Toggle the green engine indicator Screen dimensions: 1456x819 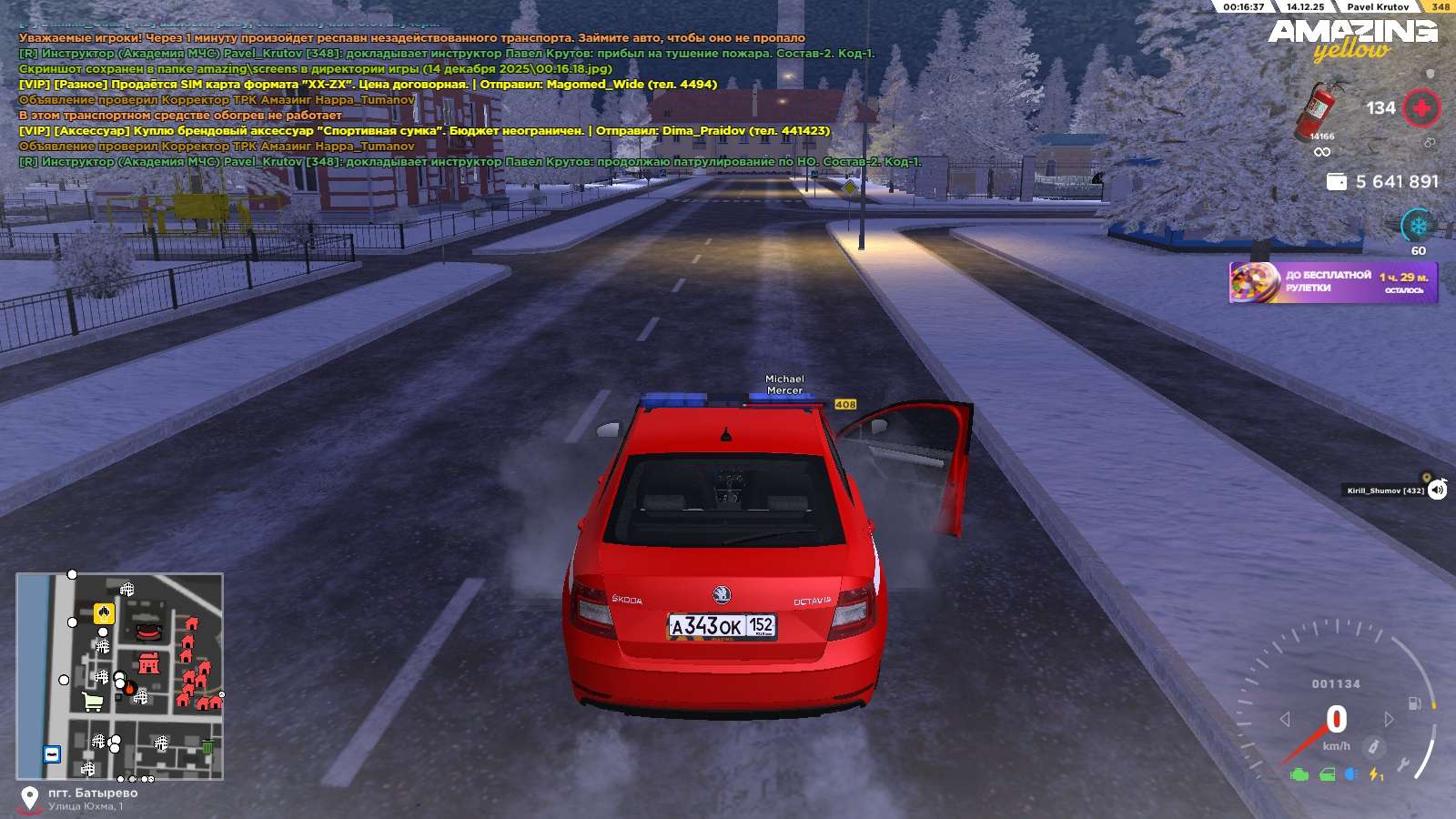(1299, 774)
